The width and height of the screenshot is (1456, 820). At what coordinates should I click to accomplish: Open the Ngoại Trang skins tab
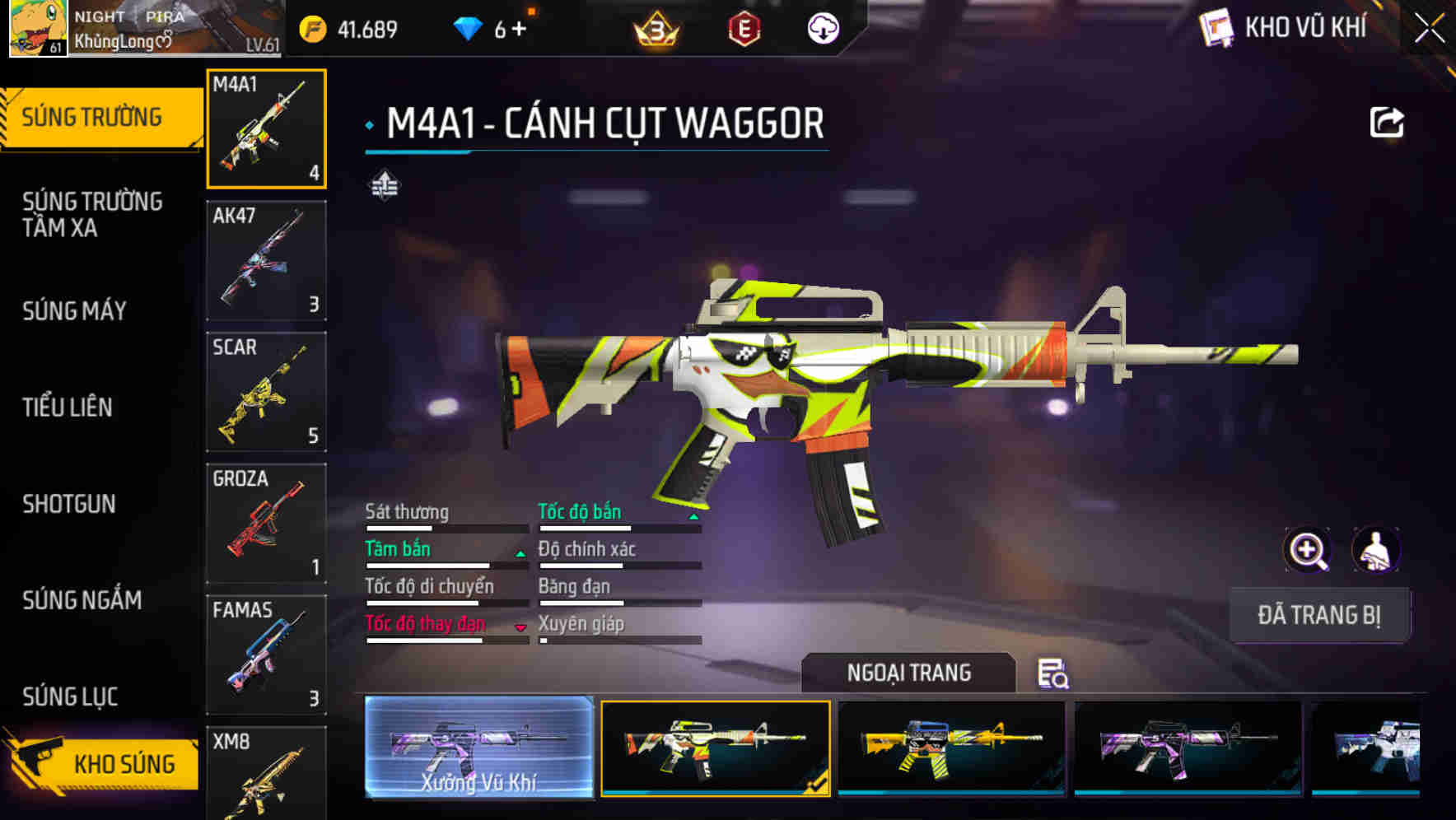908,673
